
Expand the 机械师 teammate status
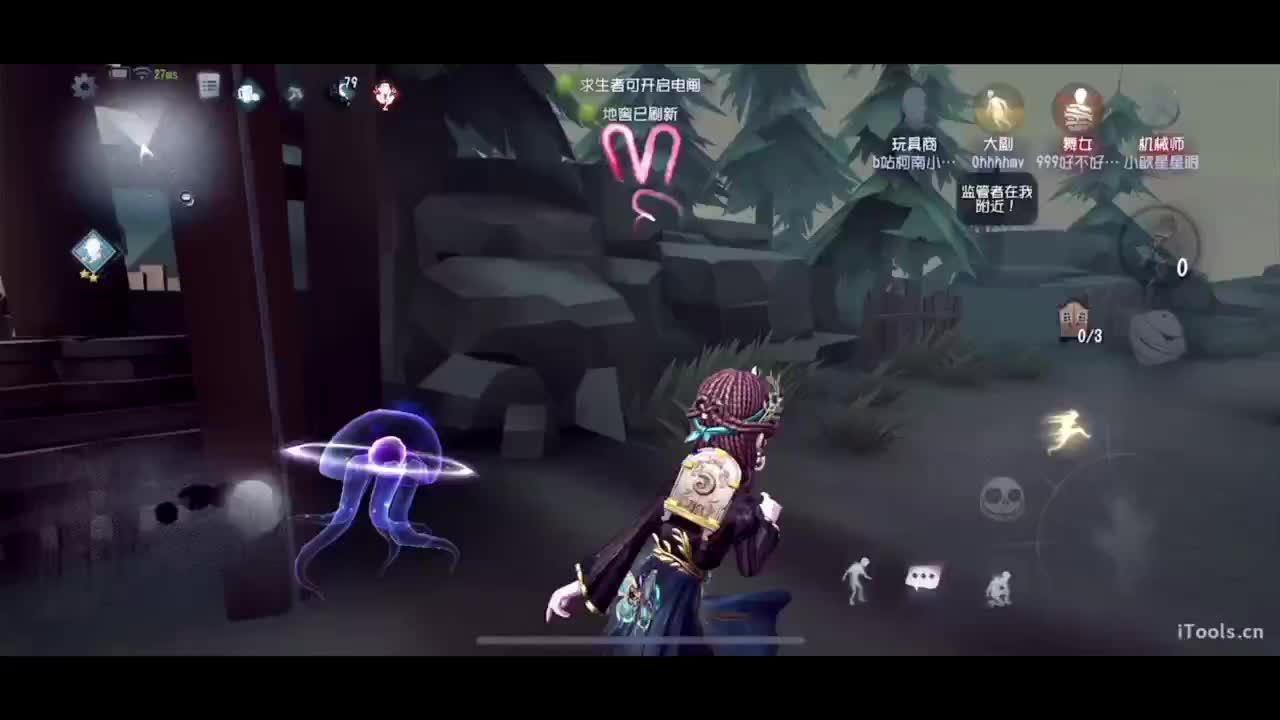pyautogui.click(x=1158, y=110)
